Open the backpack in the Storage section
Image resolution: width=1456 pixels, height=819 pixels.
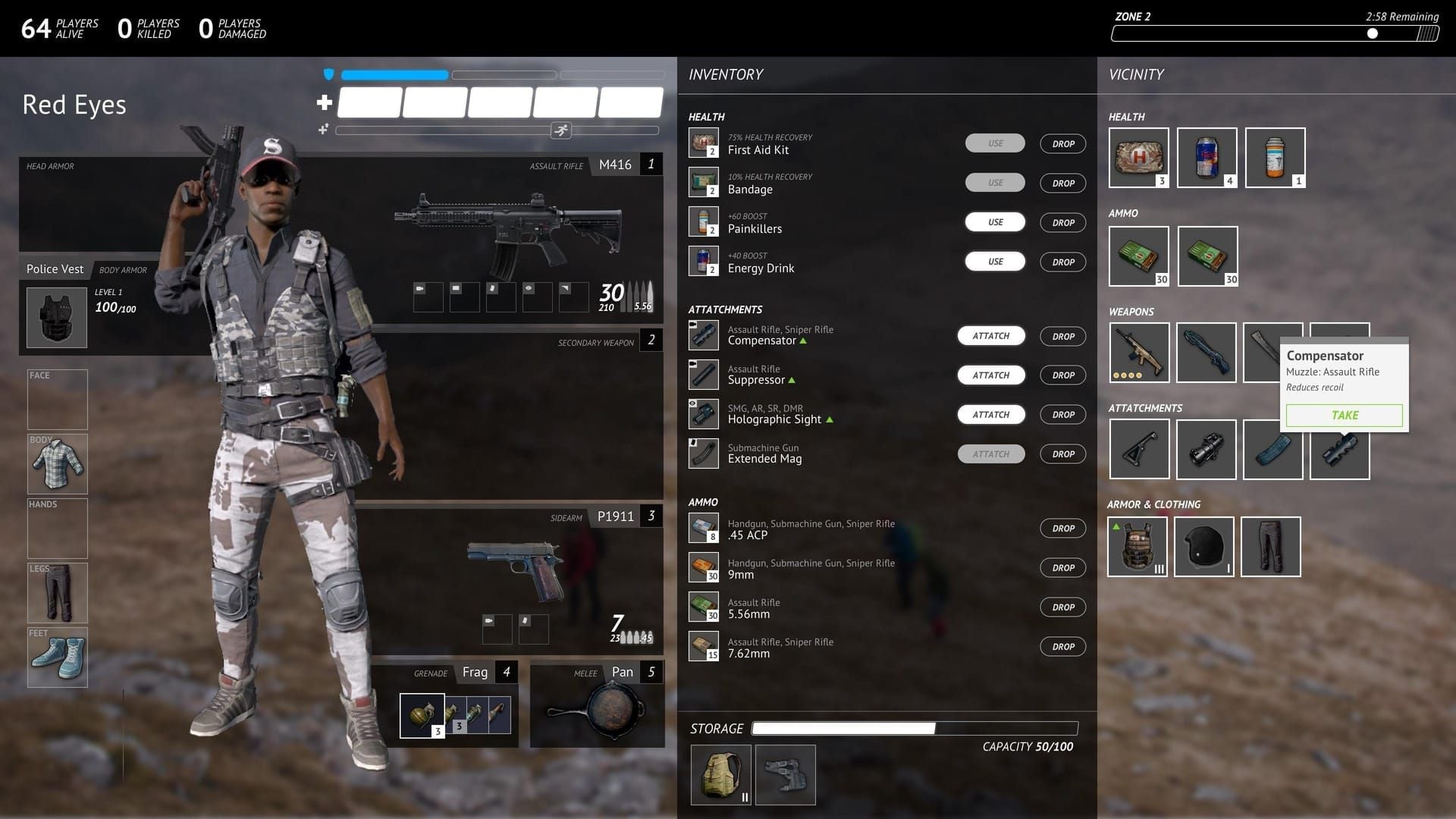tap(720, 774)
